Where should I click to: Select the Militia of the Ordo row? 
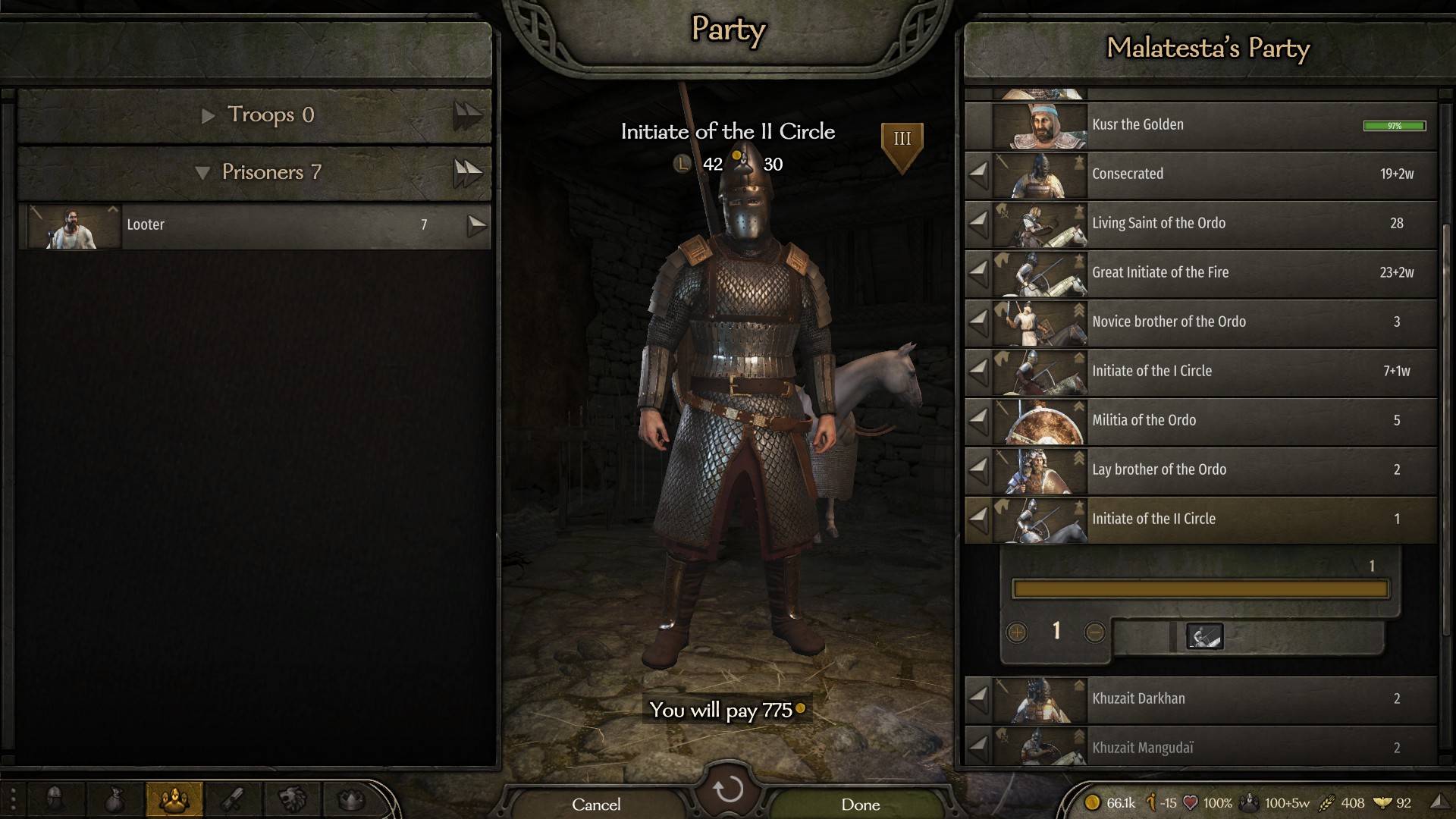pos(1213,421)
